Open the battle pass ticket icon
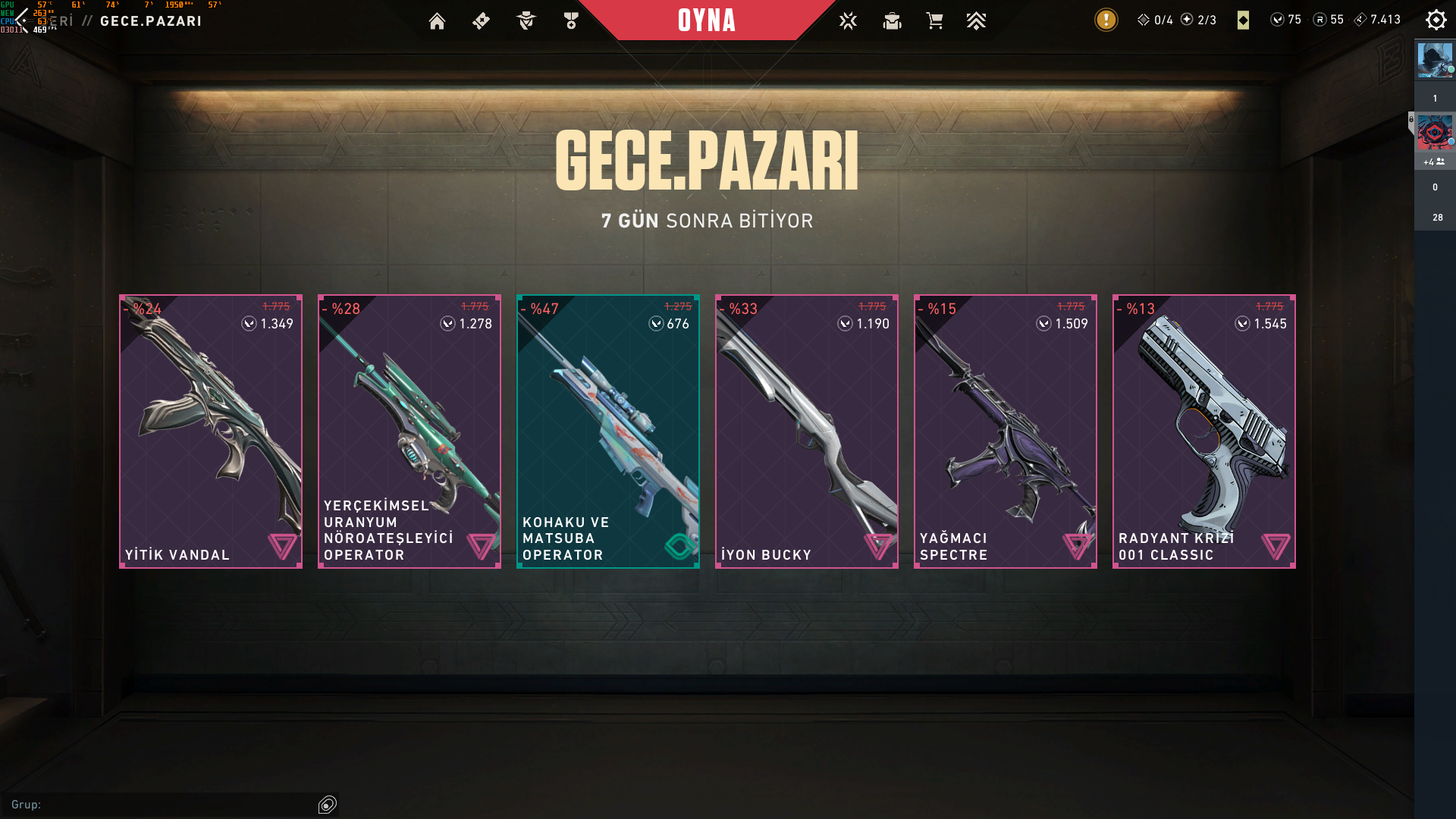The image size is (1456, 819). click(481, 21)
